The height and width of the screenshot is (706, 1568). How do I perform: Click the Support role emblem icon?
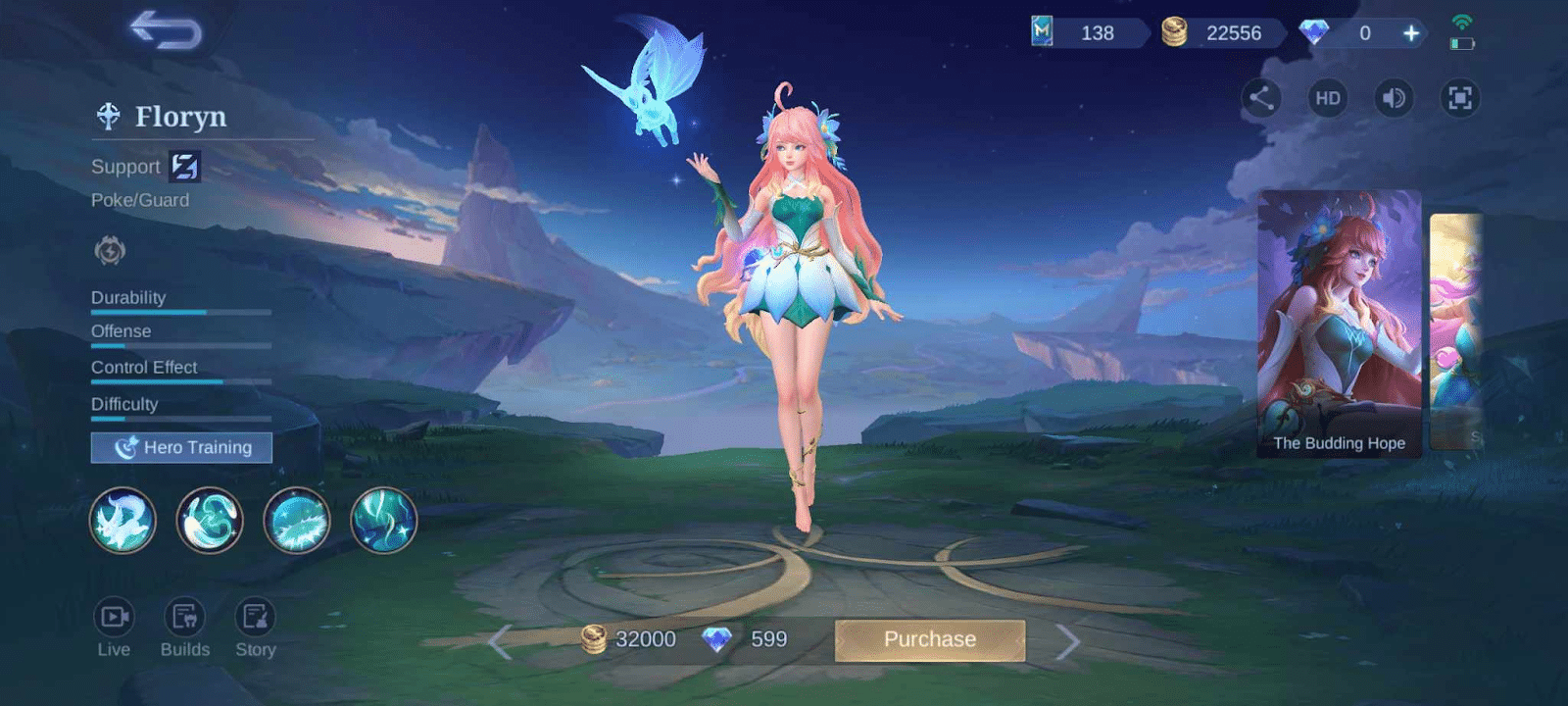(185, 166)
